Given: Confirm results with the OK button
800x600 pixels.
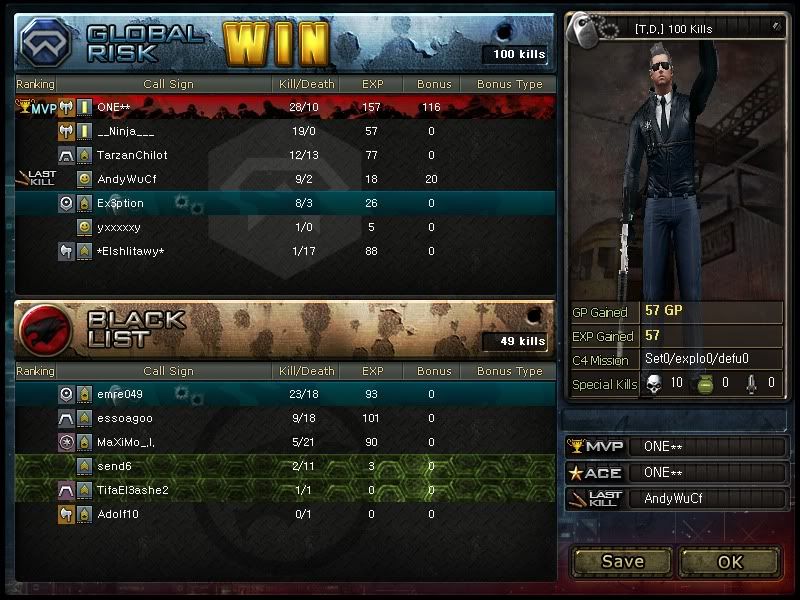Looking at the screenshot, I should point(730,561).
